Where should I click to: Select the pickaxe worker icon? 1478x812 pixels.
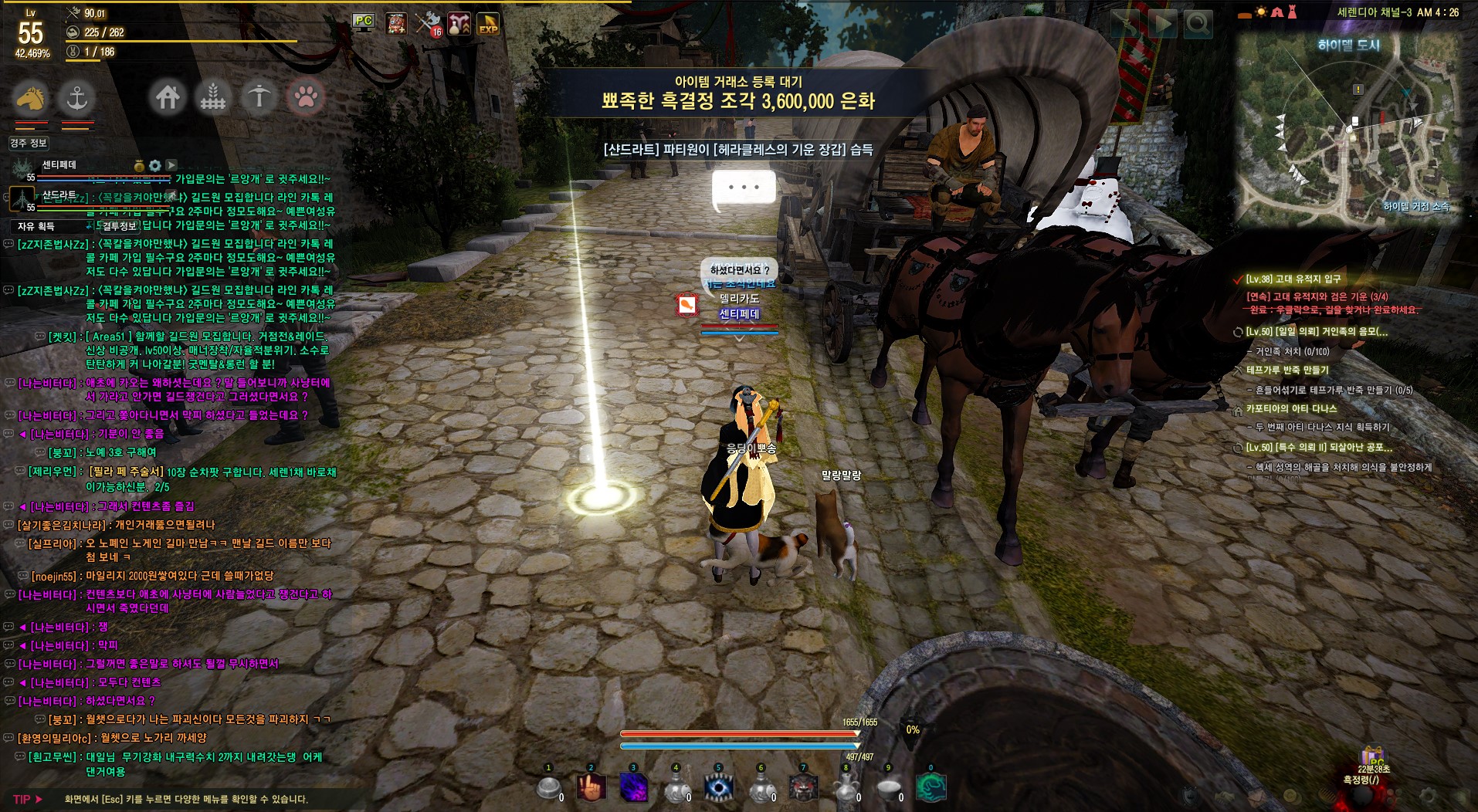(x=259, y=97)
